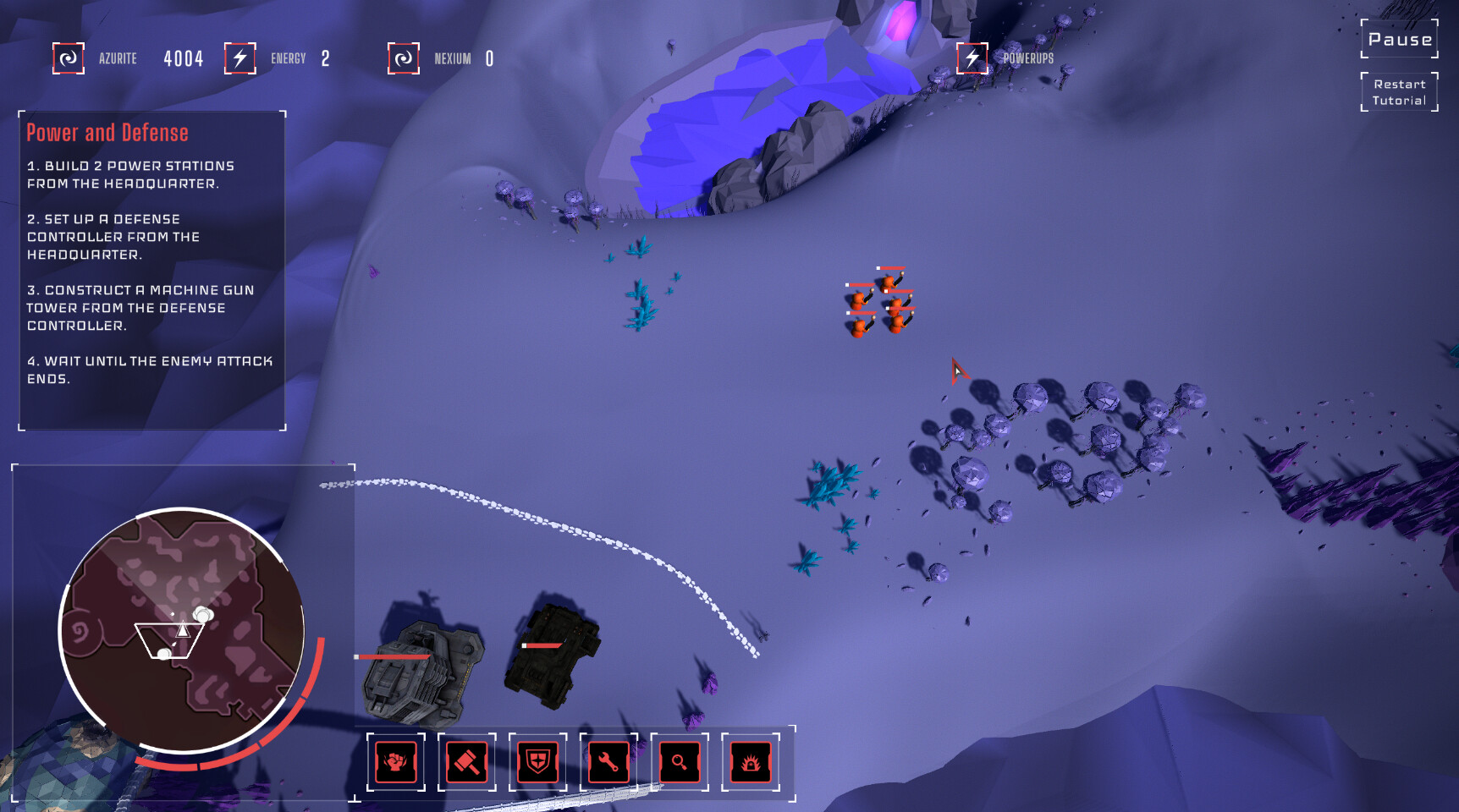Image resolution: width=1459 pixels, height=812 pixels.
Task: Click the Azurite count 4004
Action: point(182,58)
